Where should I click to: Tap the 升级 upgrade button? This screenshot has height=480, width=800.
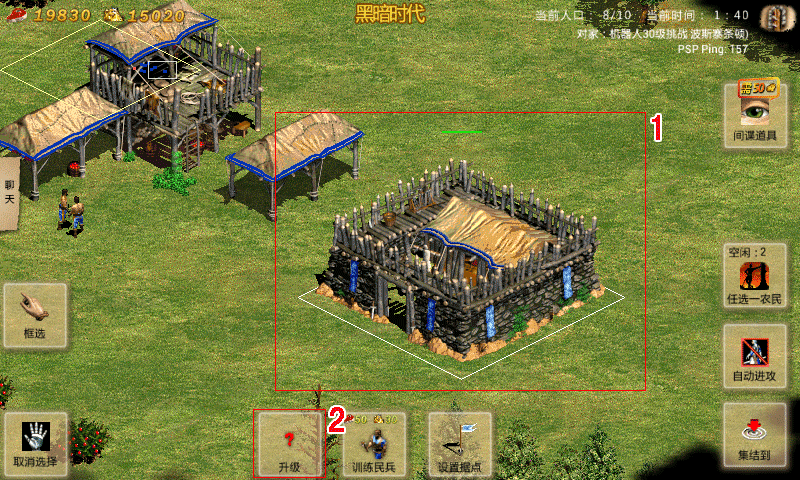coord(289,443)
